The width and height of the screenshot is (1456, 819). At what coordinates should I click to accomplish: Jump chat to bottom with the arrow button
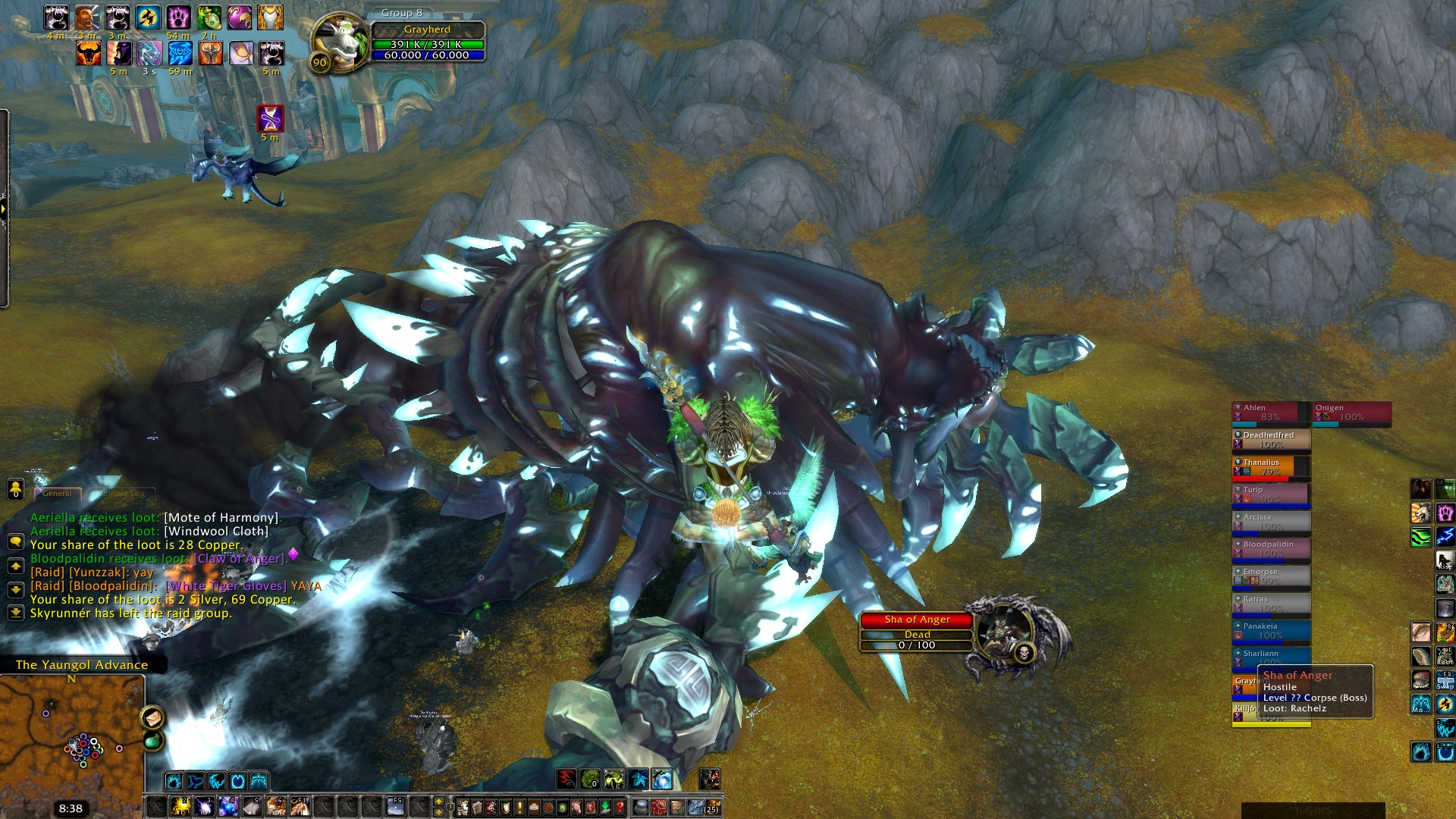[x=15, y=612]
